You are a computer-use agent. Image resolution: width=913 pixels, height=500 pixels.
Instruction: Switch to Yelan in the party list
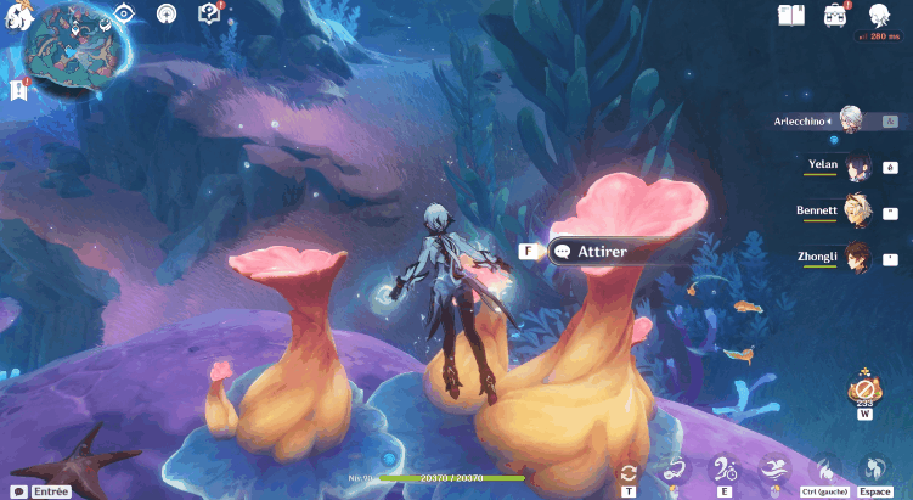point(858,165)
